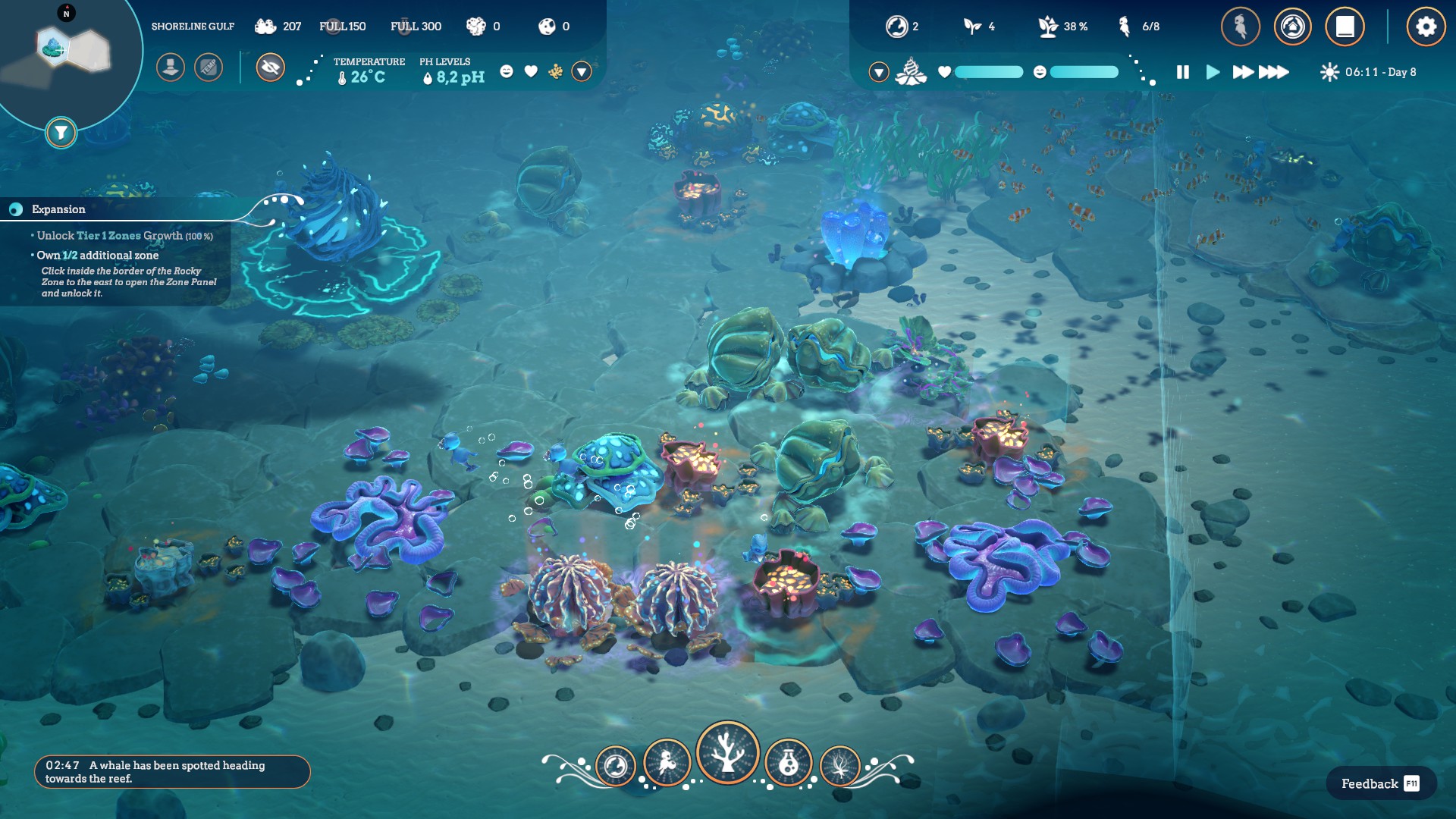Open the flask research menu
This screenshot has height=819, width=1456.
tap(789, 763)
